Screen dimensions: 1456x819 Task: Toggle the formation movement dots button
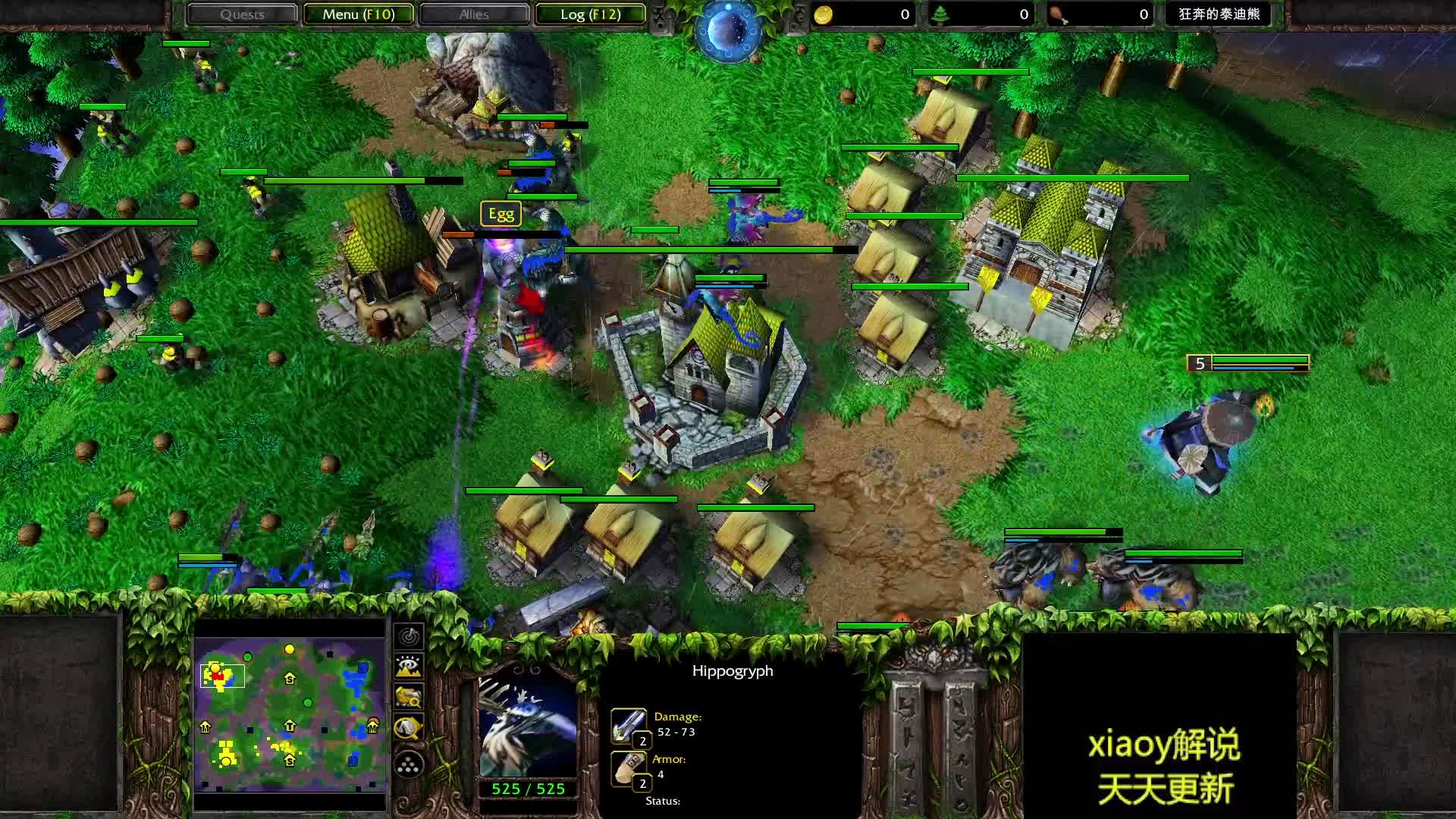coord(409,764)
